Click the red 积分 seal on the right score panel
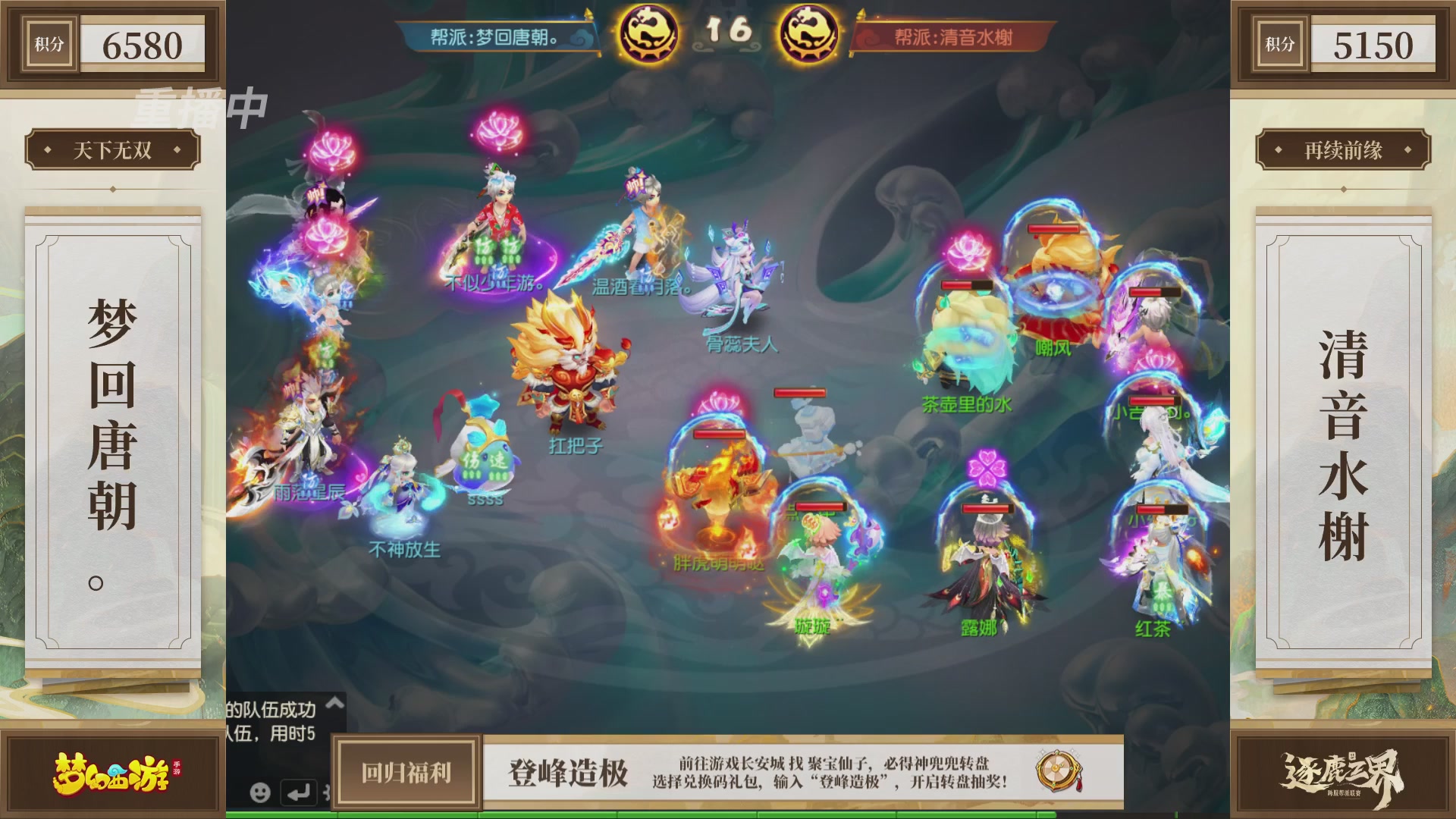 [x=1279, y=43]
